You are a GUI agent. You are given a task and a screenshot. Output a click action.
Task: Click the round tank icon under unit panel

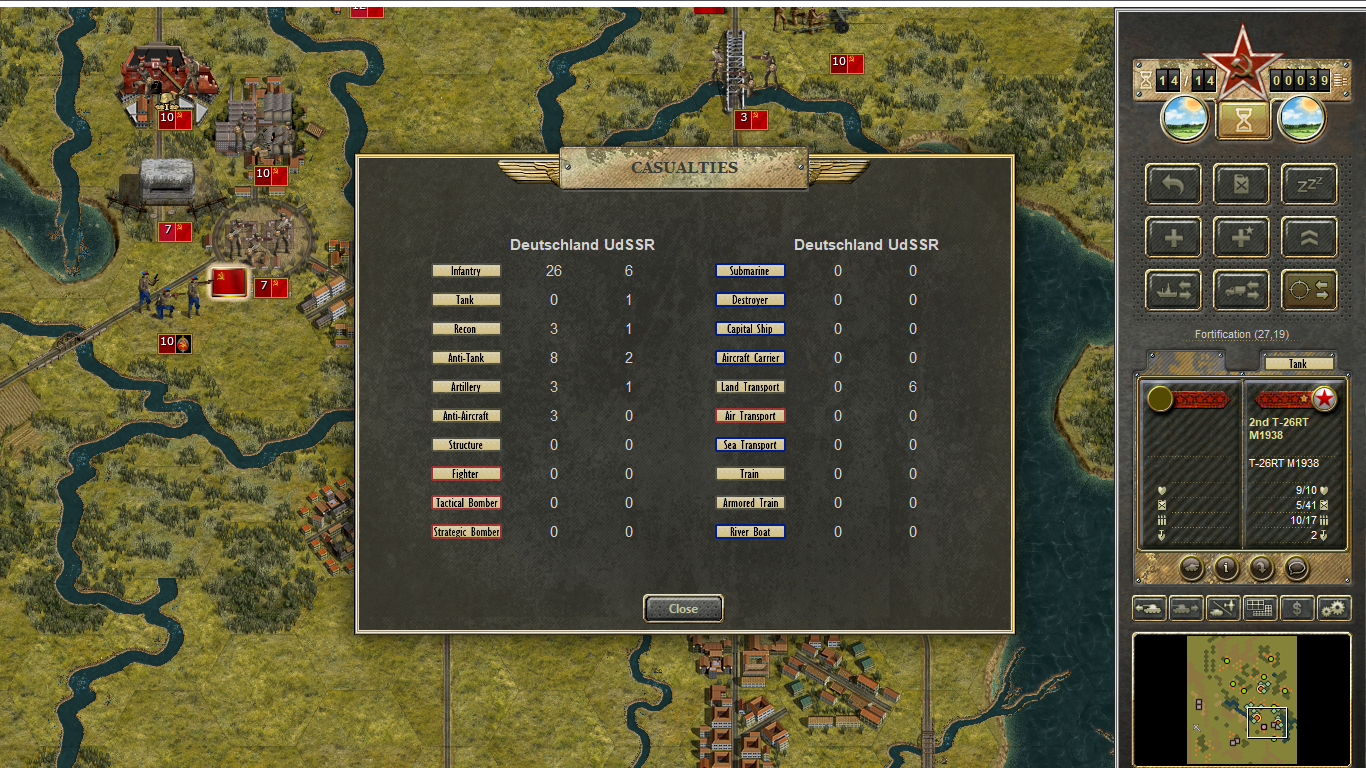(1191, 568)
